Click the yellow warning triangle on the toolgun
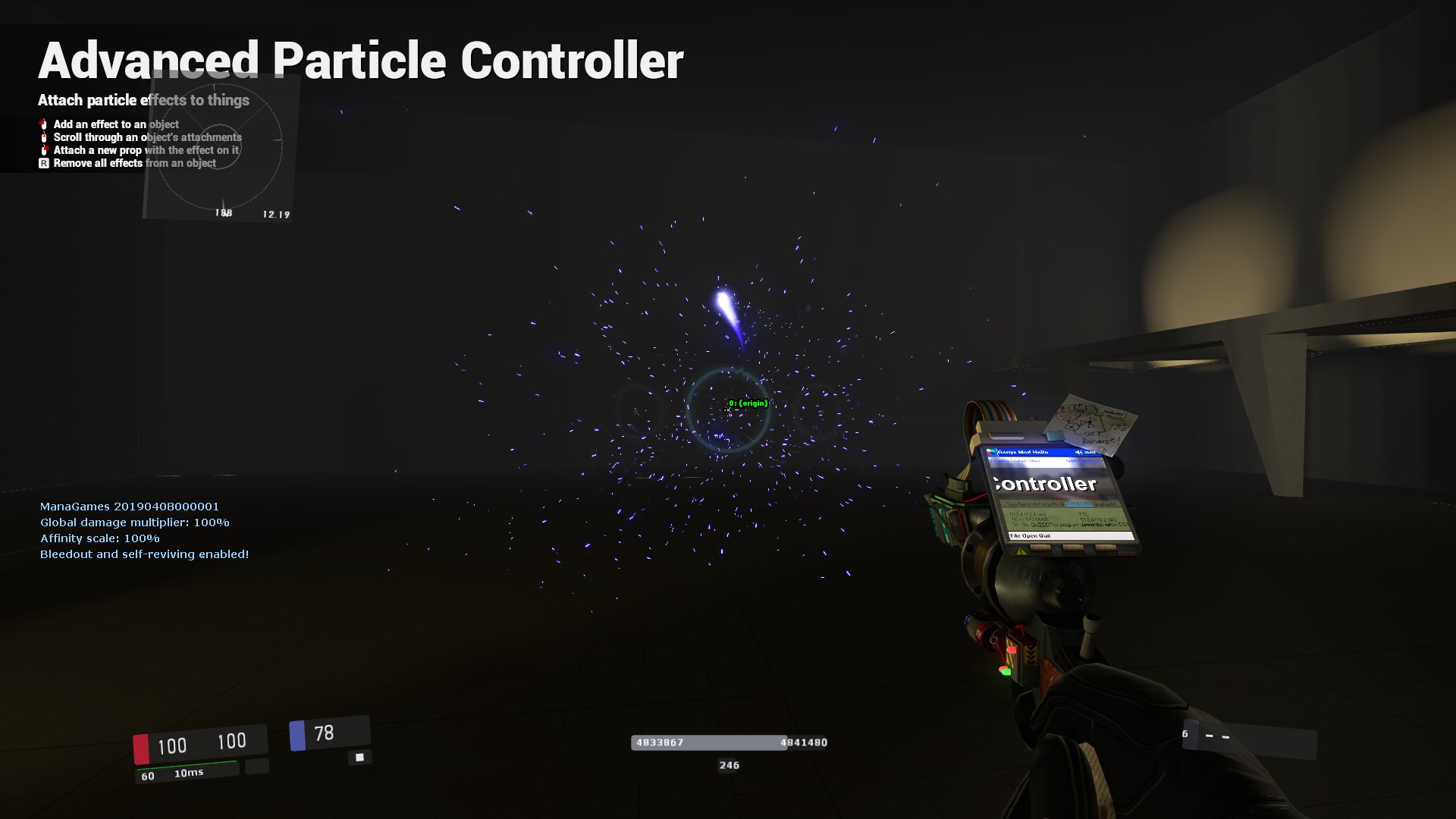Image resolution: width=1456 pixels, height=819 pixels. click(1020, 551)
